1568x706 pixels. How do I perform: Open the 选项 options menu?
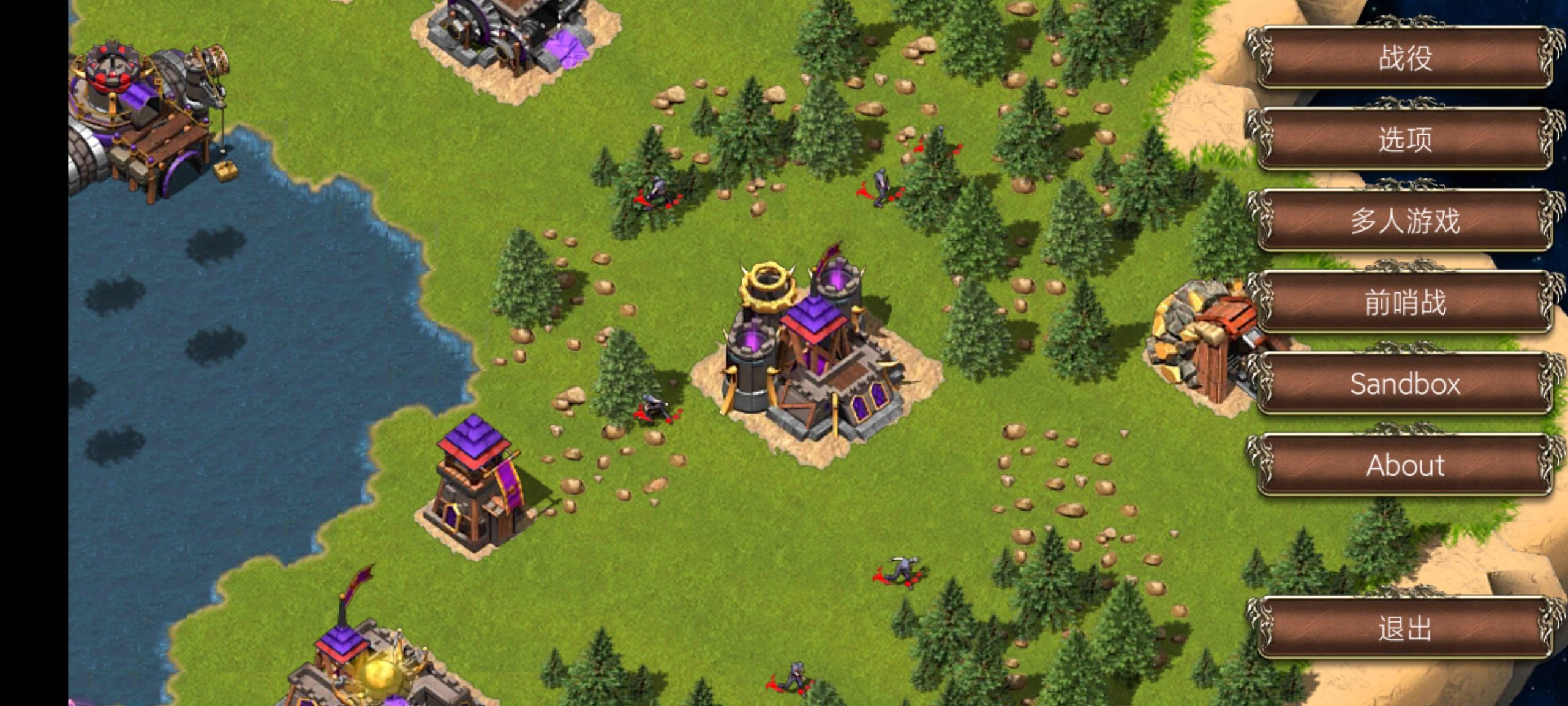(1404, 139)
